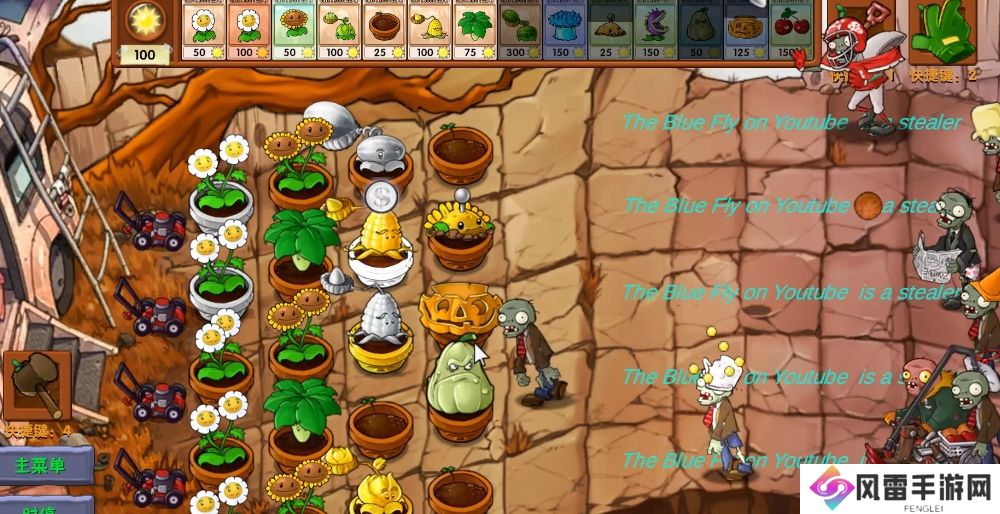Select the wooden mallet tool
1000x514 pixels.
coord(37,387)
